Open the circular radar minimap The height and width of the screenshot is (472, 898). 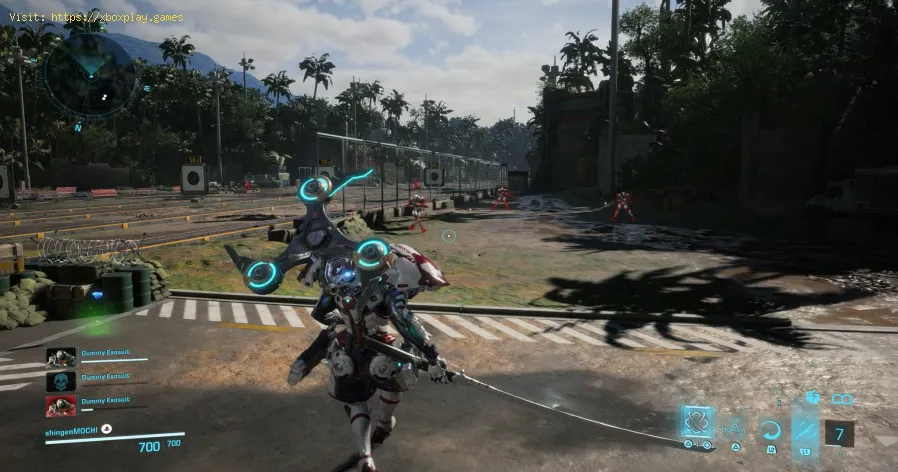pos(90,73)
